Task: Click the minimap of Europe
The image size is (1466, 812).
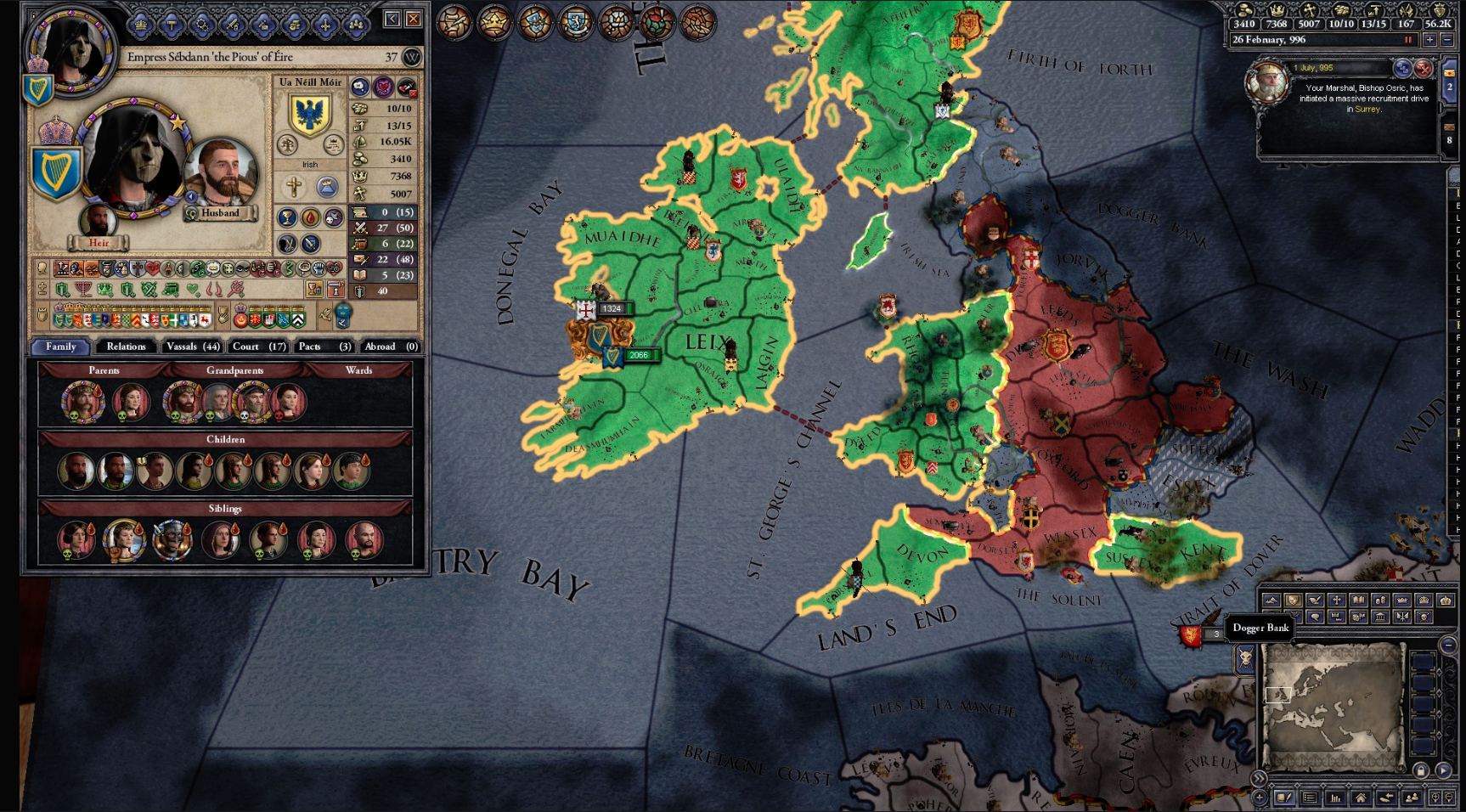Action: tap(1331, 707)
